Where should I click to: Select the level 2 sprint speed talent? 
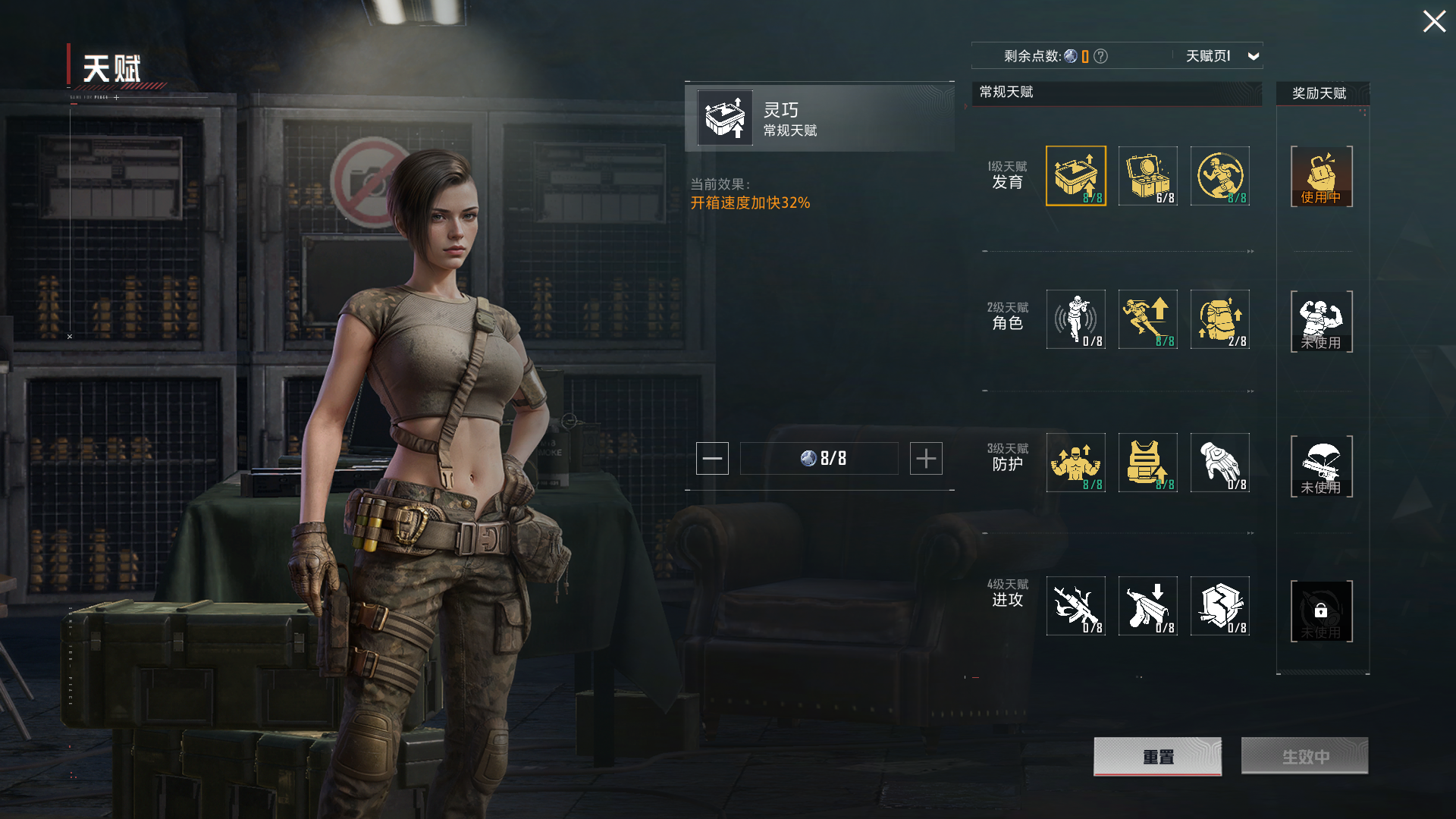click(1147, 319)
